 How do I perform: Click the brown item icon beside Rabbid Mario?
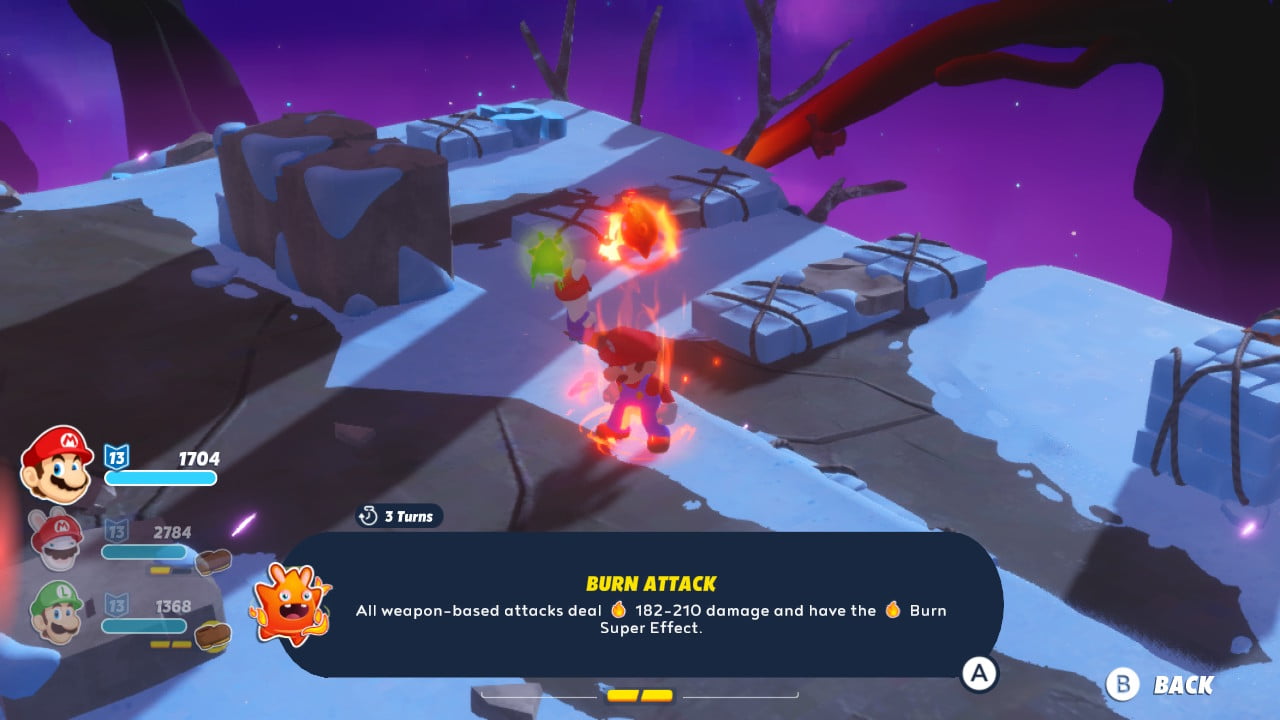click(x=213, y=562)
